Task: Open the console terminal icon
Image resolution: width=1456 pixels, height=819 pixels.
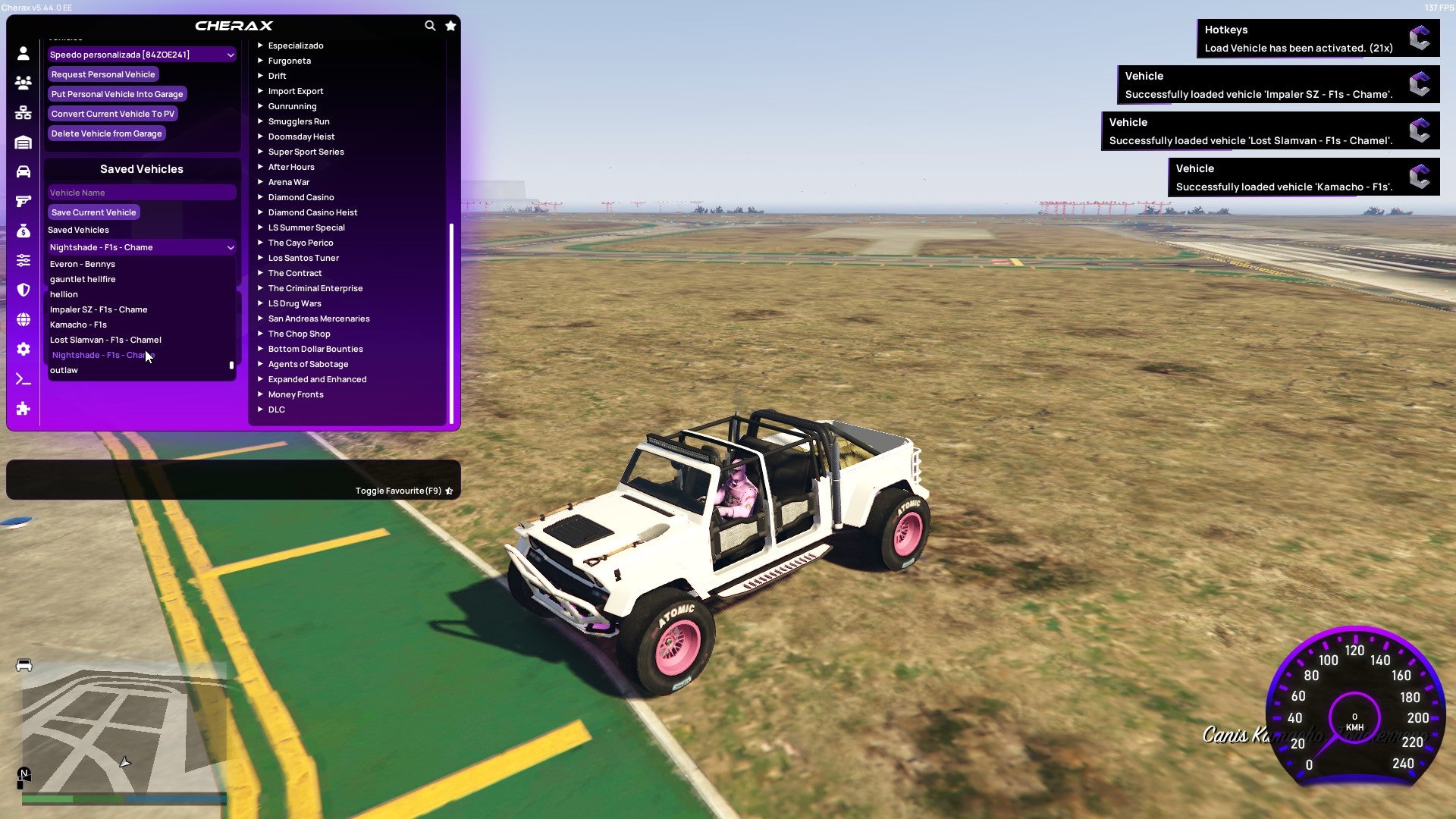Action: click(23, 379)
